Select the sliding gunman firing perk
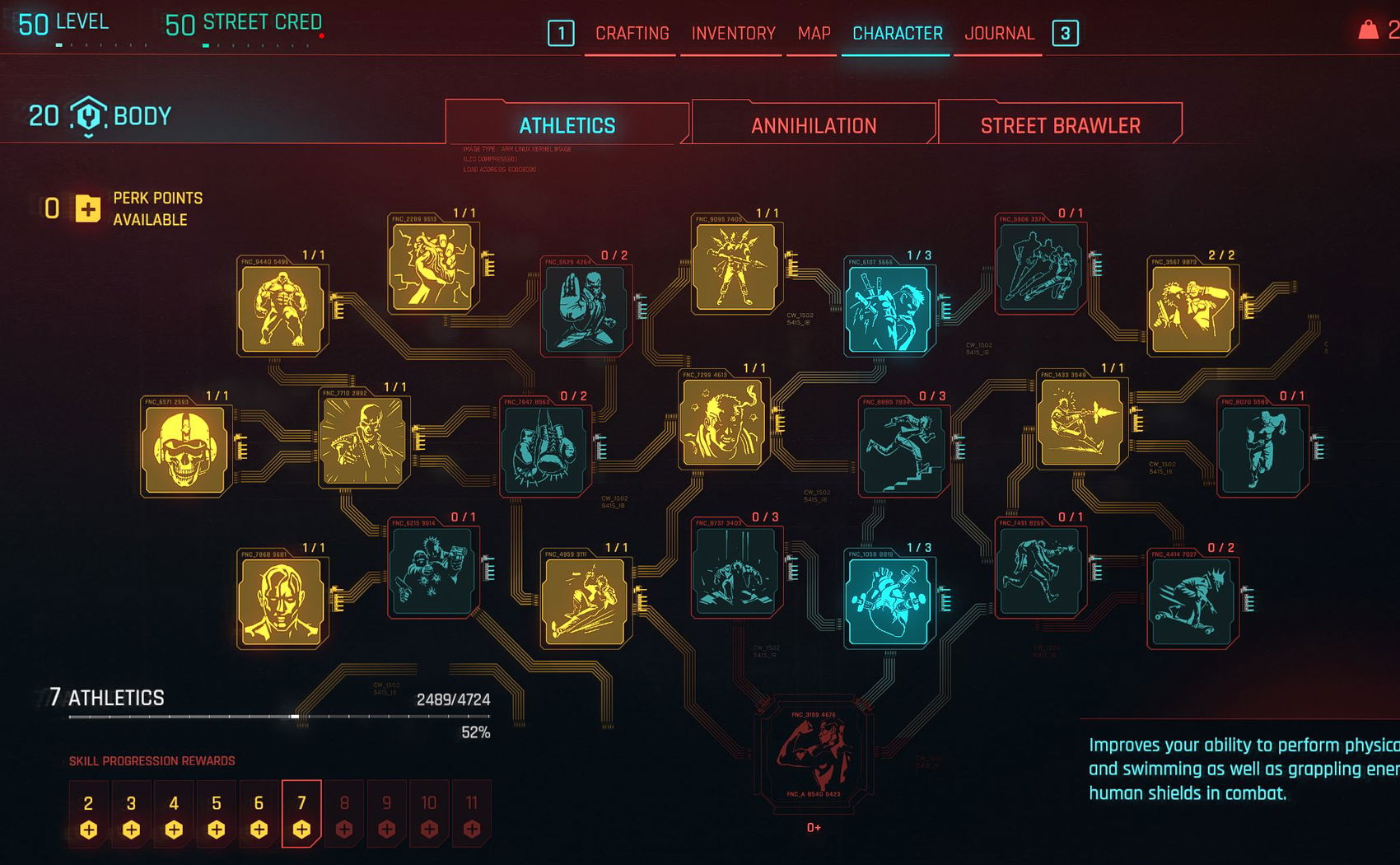Screen dimensions: 1400x865 (1080, 422)
